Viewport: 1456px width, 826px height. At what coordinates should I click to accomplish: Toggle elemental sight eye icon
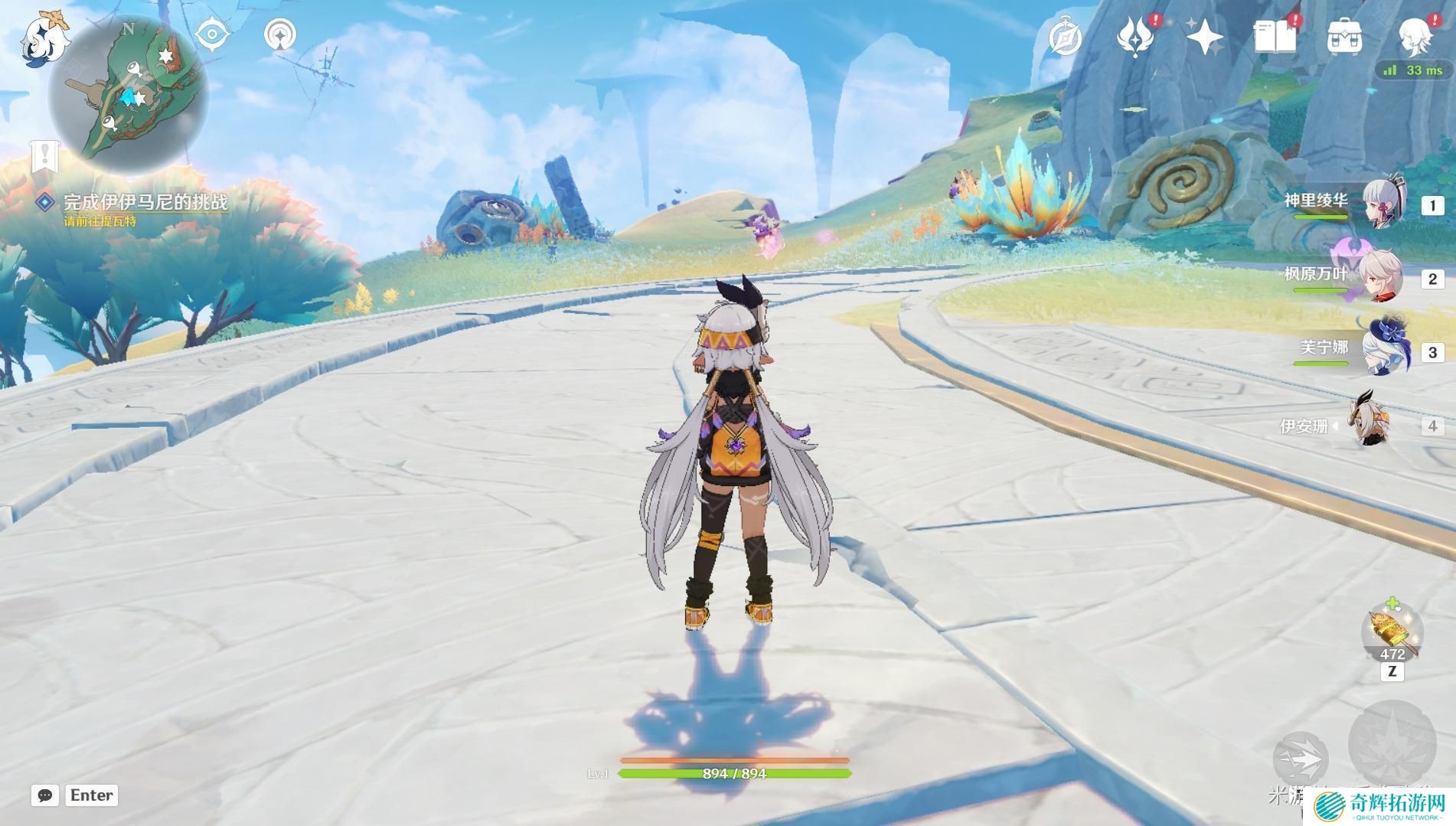212,35
